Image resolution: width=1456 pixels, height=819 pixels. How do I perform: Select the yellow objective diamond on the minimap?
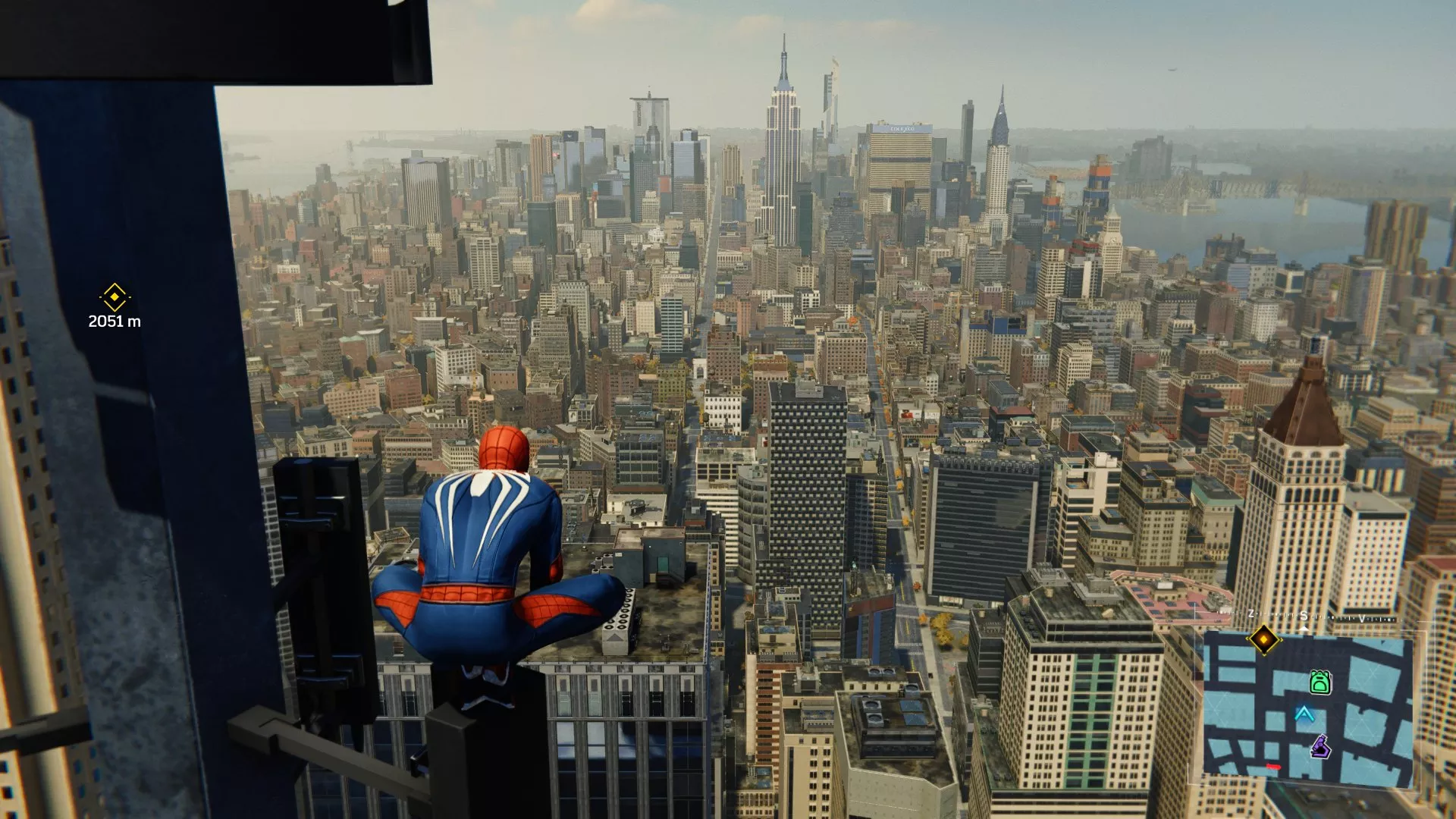pos(1264,639)
